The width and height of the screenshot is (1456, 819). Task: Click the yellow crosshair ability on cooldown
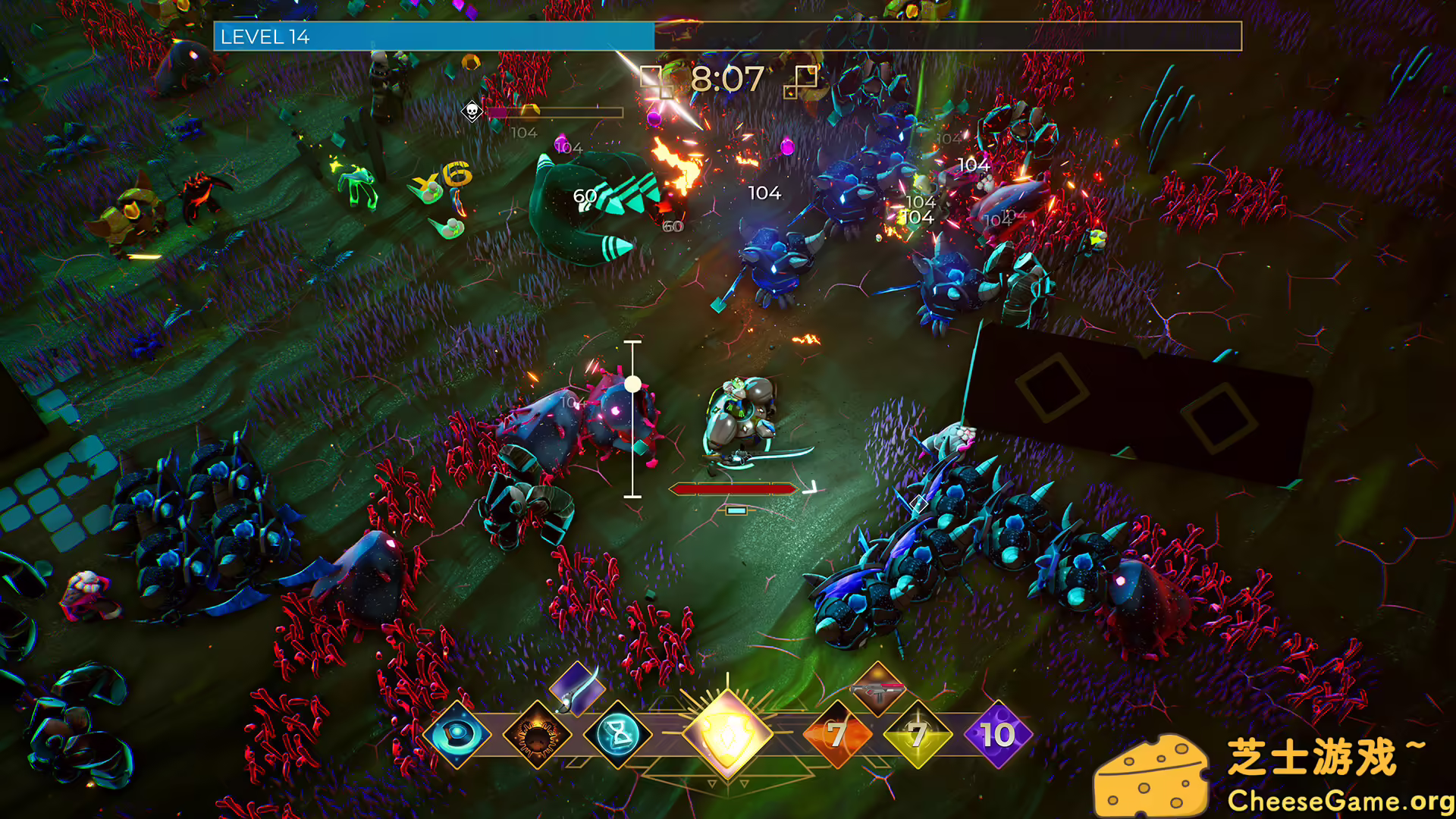(918, 734)
